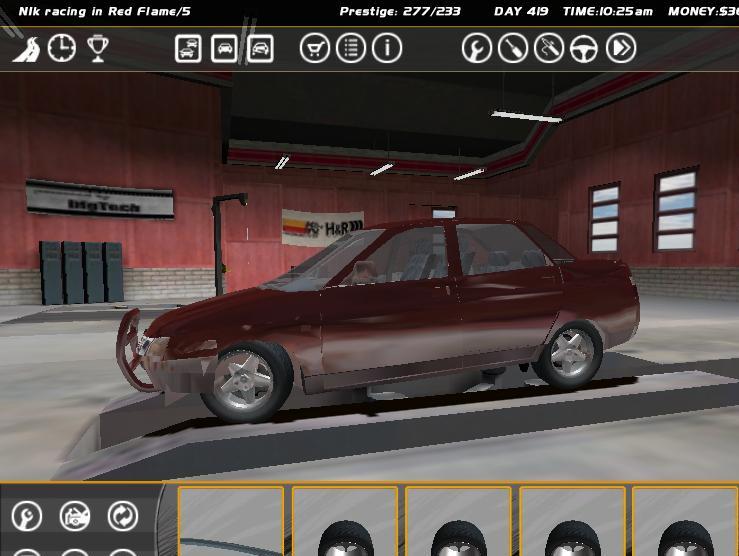Click the bird logo icon in the corner
Viewport: 739px width, 556px height.
[26, 49]
